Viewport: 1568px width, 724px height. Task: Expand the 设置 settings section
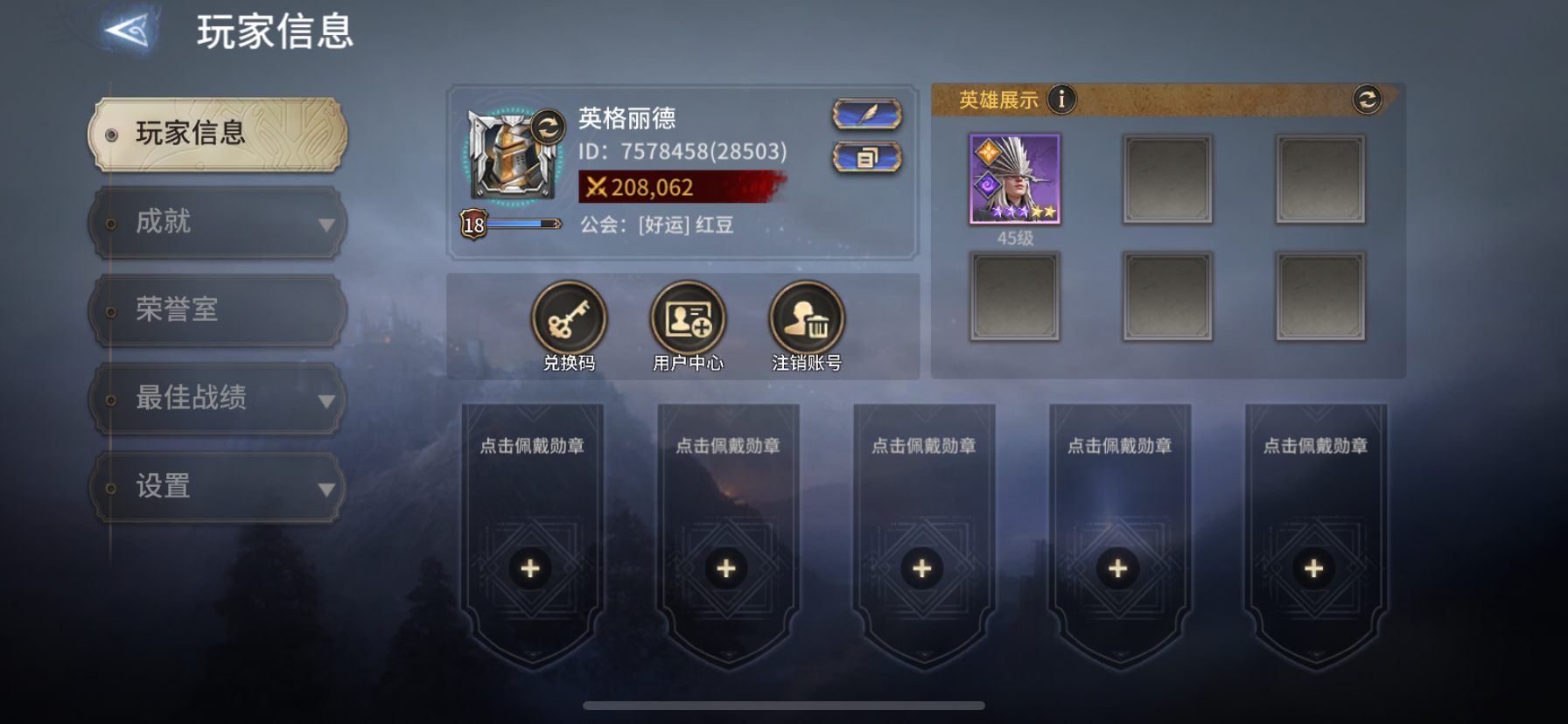pyautogui.click(x=217, y=486)
